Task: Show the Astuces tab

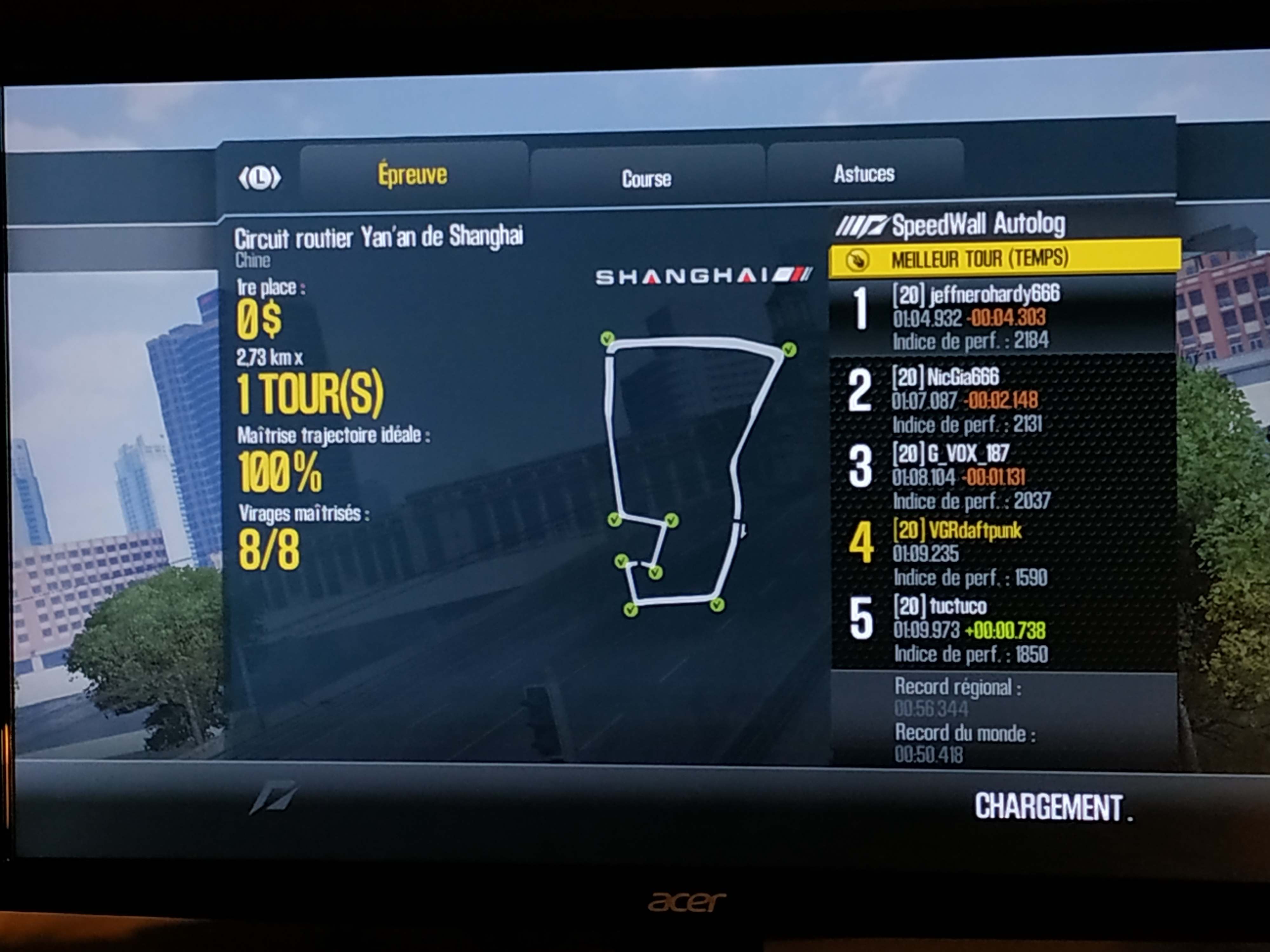Action: click(864, 173)
